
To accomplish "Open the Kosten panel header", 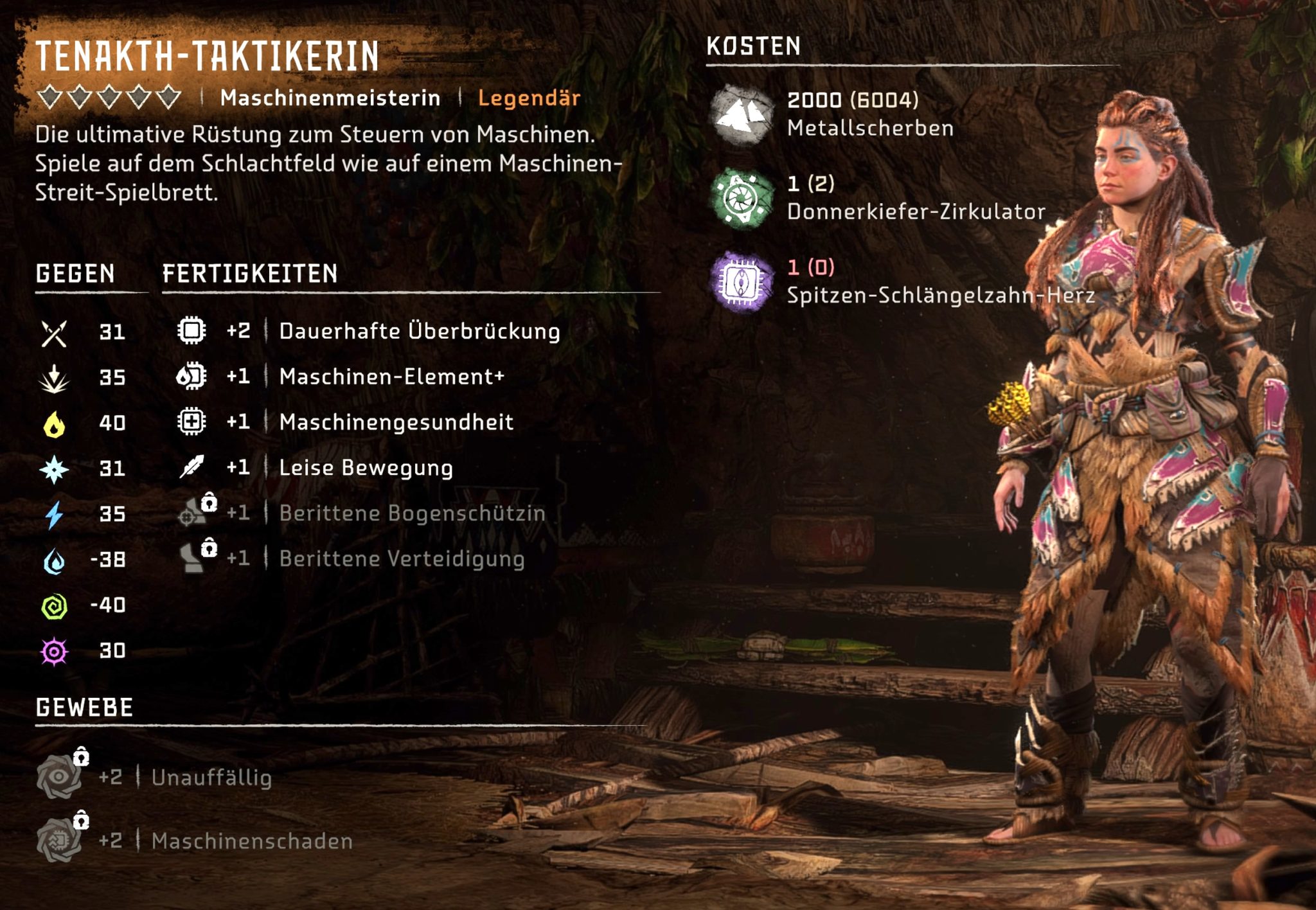I will point(752,46).
